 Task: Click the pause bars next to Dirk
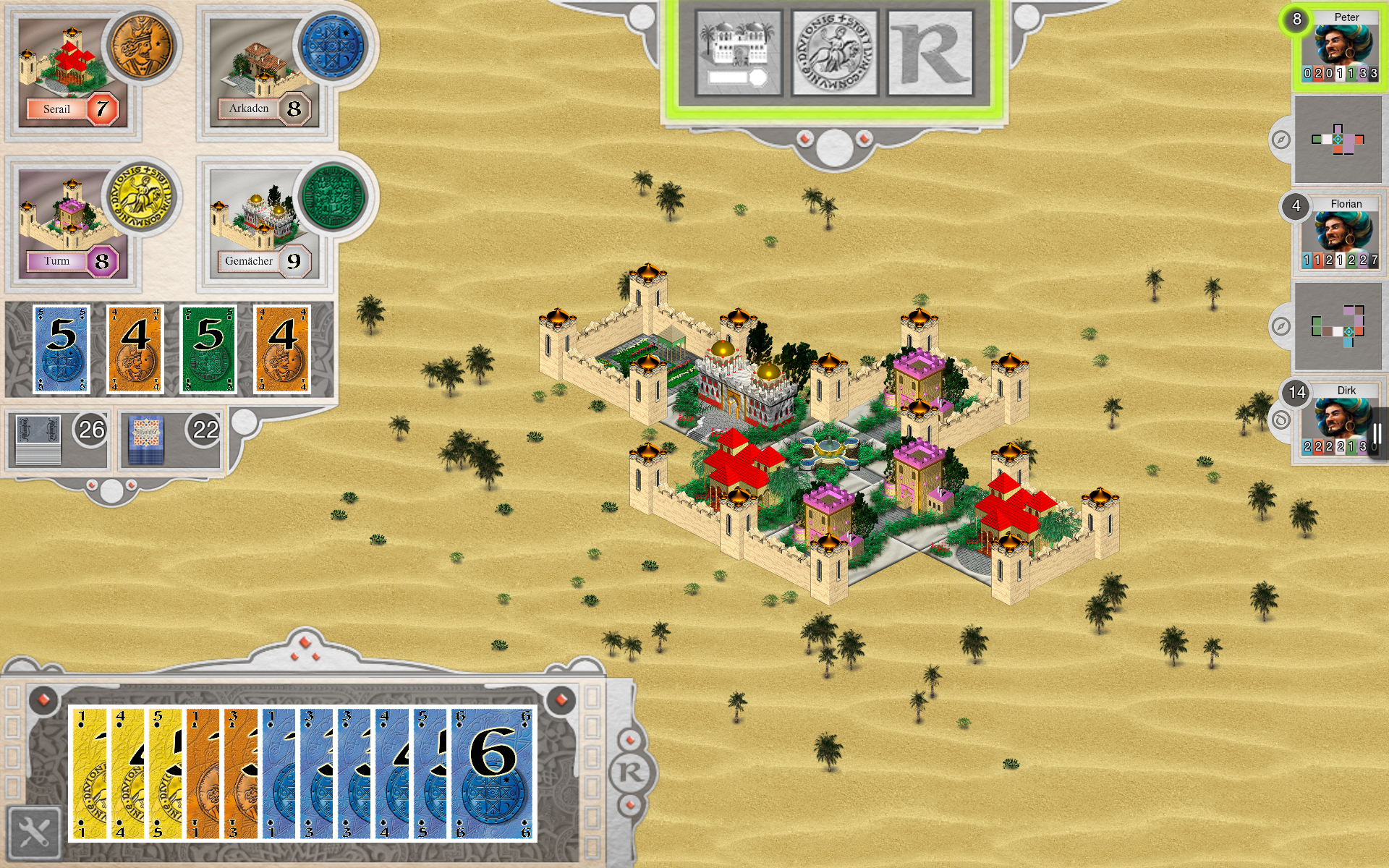tap(1377, 432)
